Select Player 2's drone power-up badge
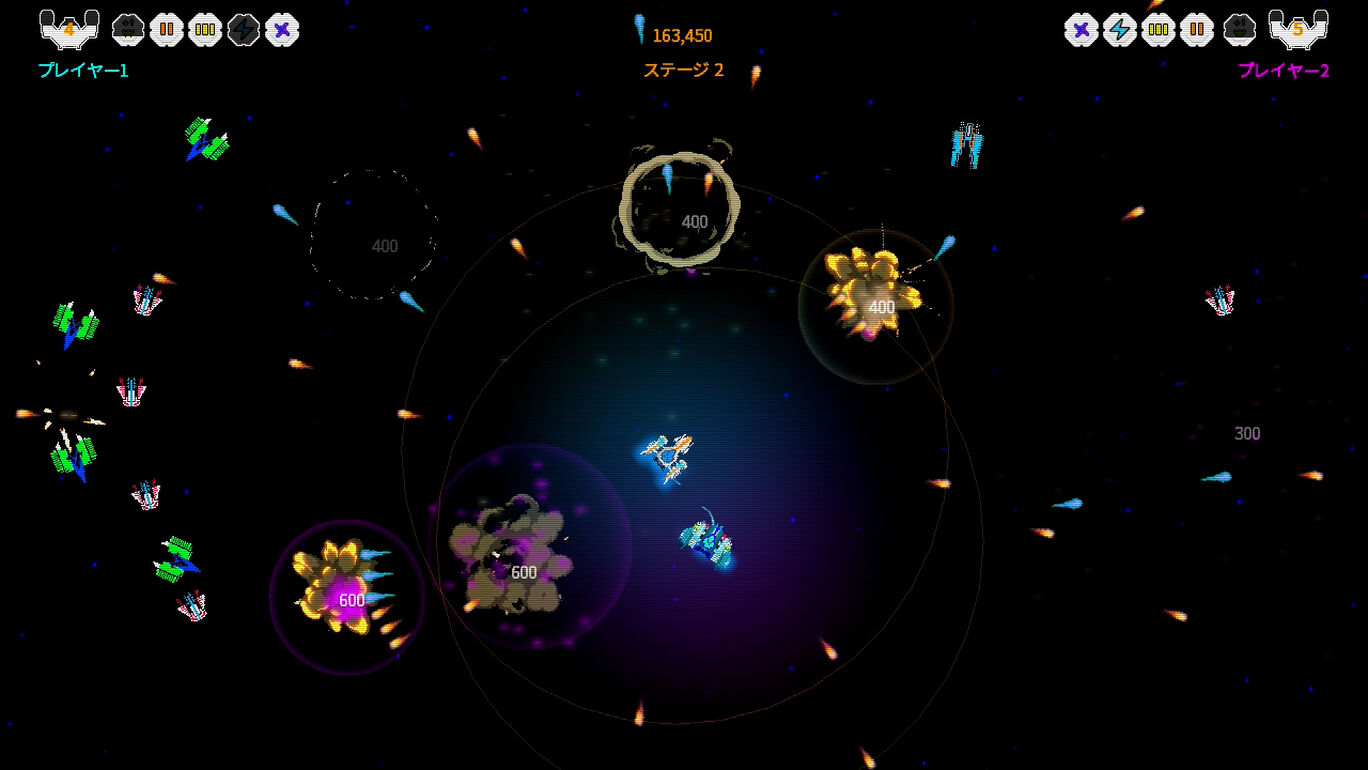The image size is (1368, 770). (1241, 29)
